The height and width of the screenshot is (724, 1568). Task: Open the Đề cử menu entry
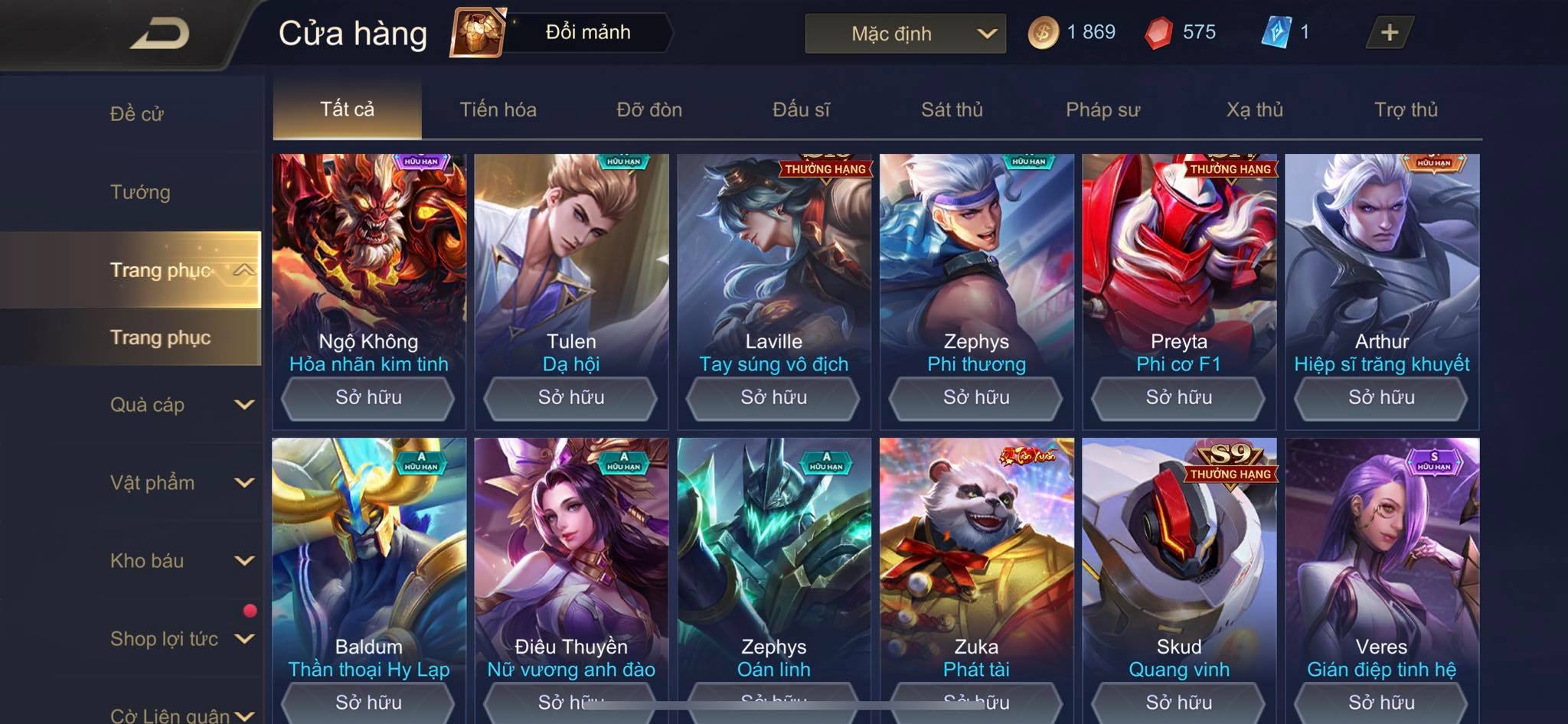[x=137, y=114]
